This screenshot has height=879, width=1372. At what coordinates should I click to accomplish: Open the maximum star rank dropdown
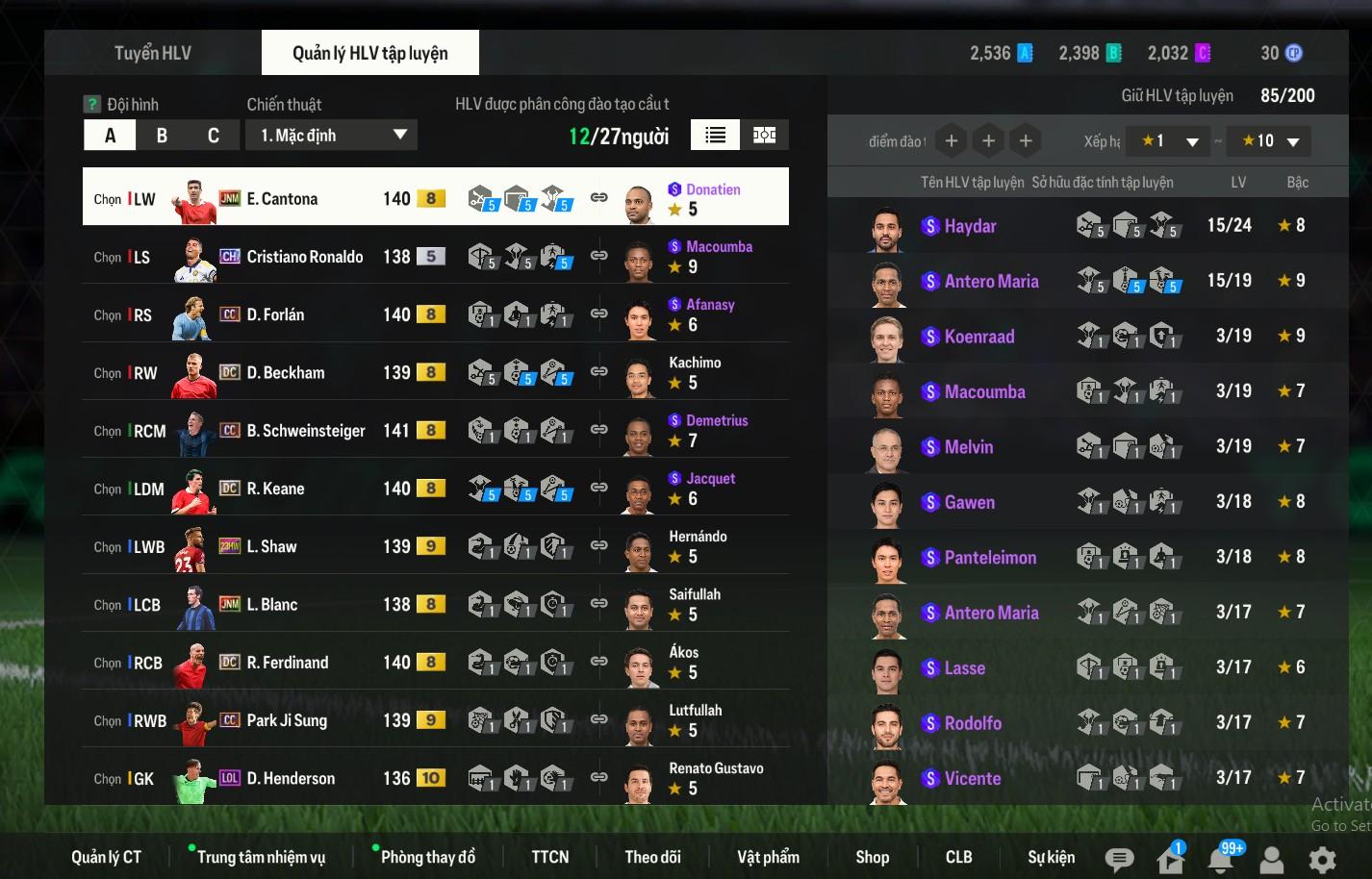click(1271, 141)
